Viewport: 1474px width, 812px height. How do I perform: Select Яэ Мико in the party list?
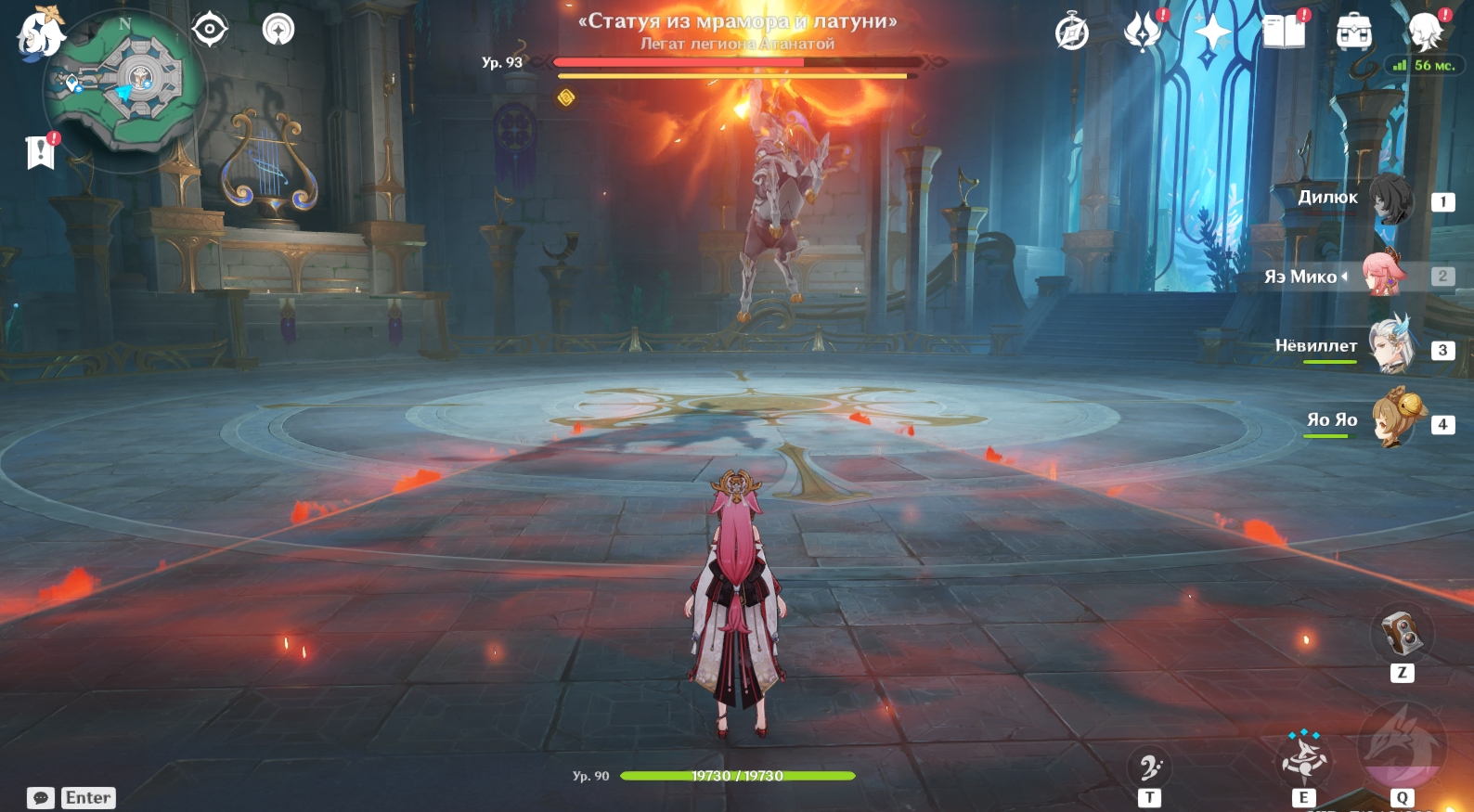(1383, 275)
